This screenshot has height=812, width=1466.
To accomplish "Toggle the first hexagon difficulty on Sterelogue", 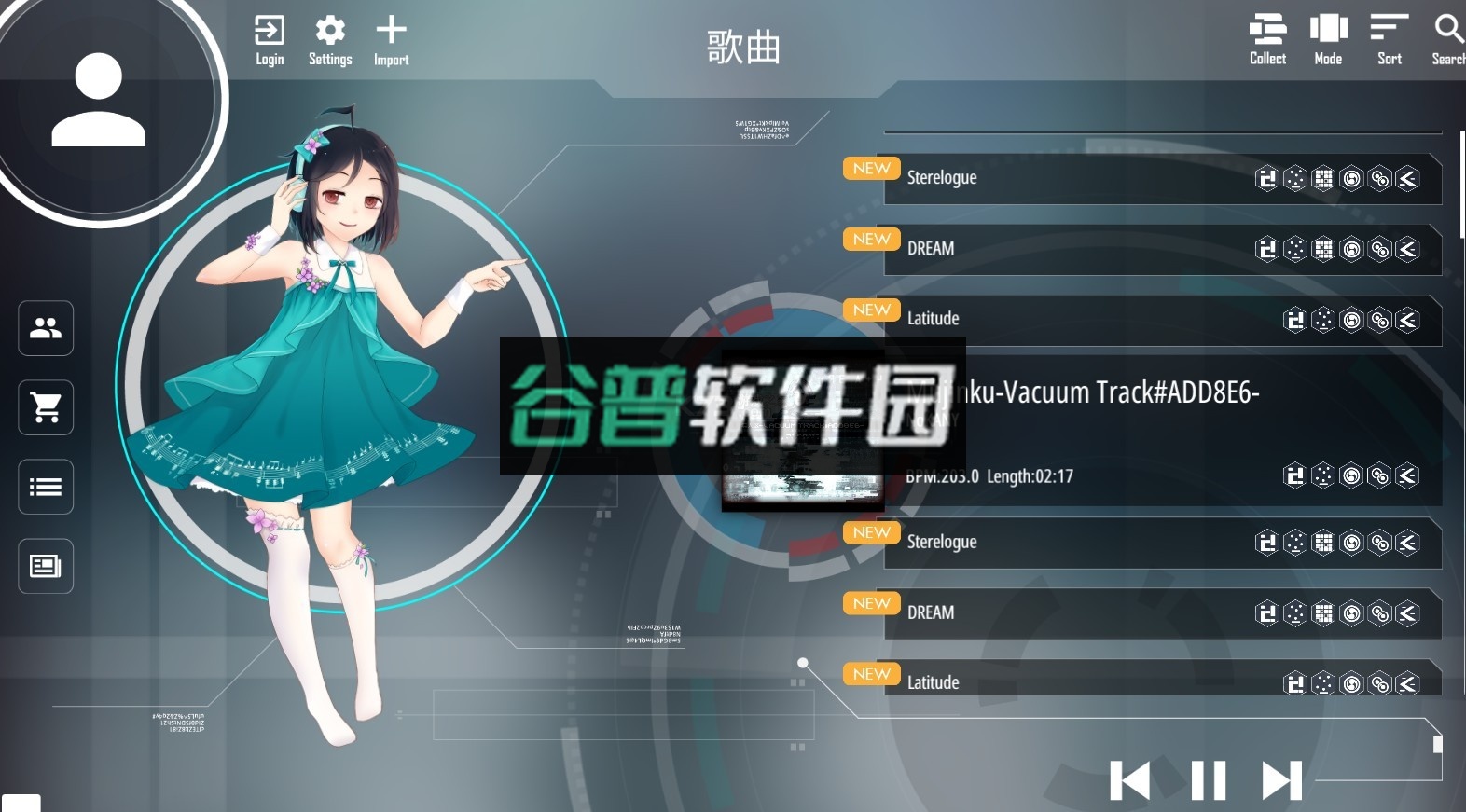I will tap(1266, 178).
